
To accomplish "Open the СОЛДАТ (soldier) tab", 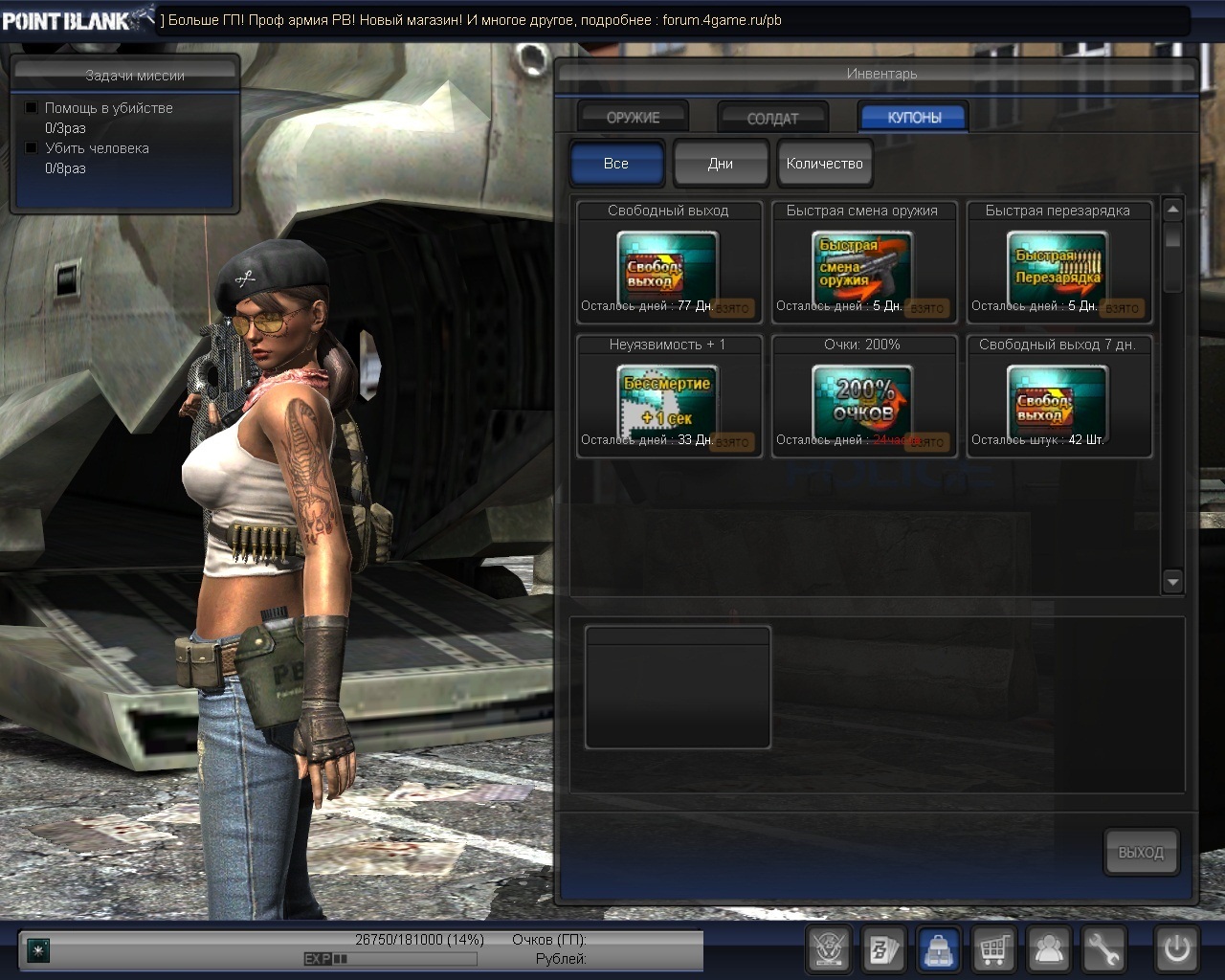I will coord(772,118).
